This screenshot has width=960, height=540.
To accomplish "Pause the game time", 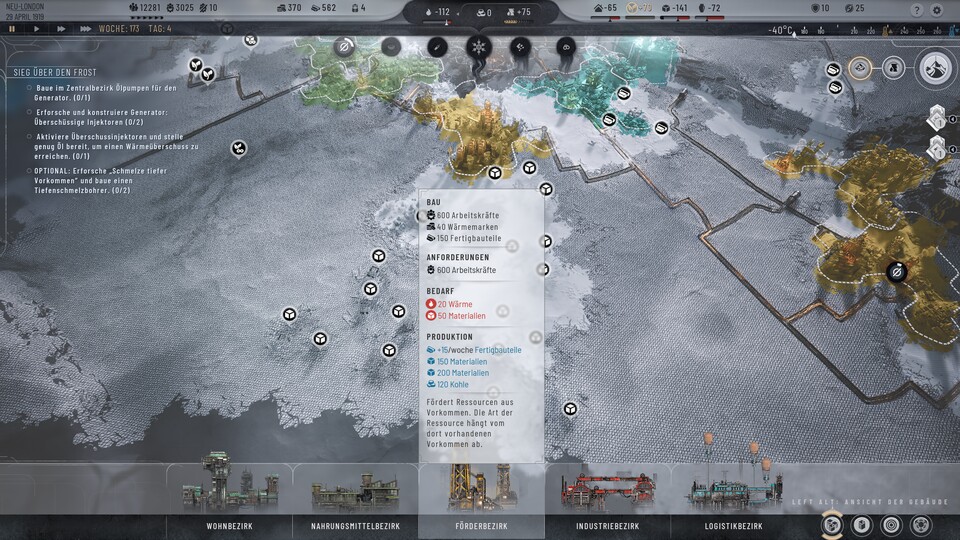I will (x=12, y=29).
